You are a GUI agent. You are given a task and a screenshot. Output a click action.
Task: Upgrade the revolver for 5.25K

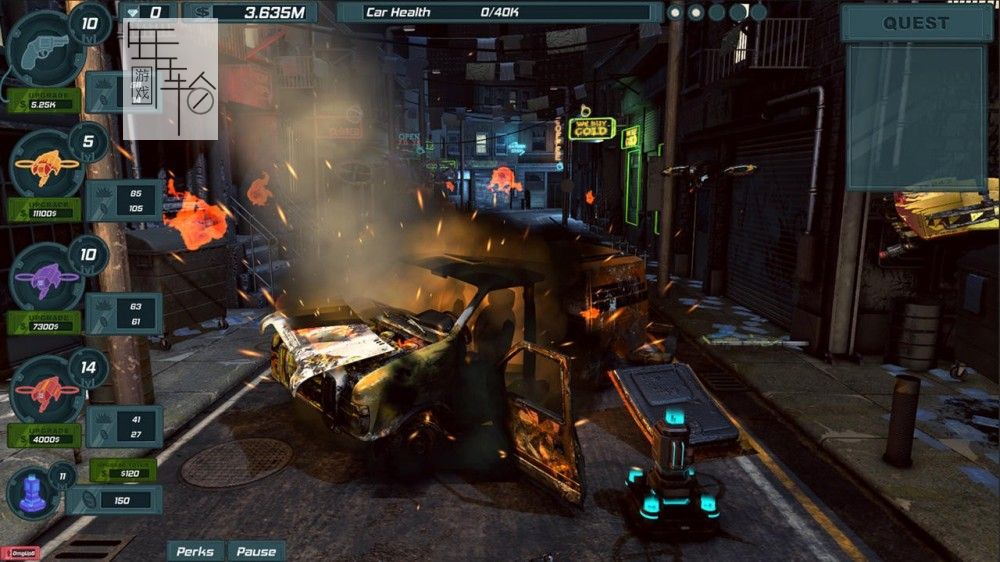[x=44, y=102]
